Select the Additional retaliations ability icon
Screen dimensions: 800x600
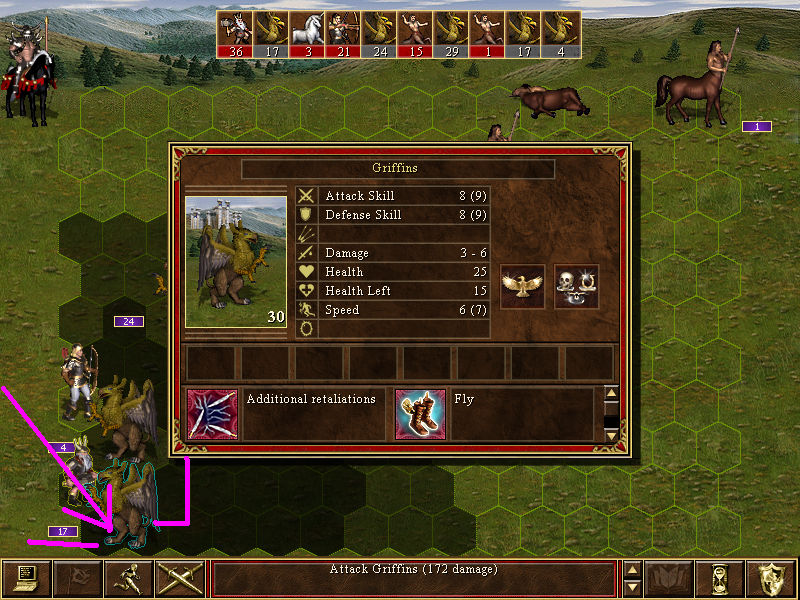212,414
